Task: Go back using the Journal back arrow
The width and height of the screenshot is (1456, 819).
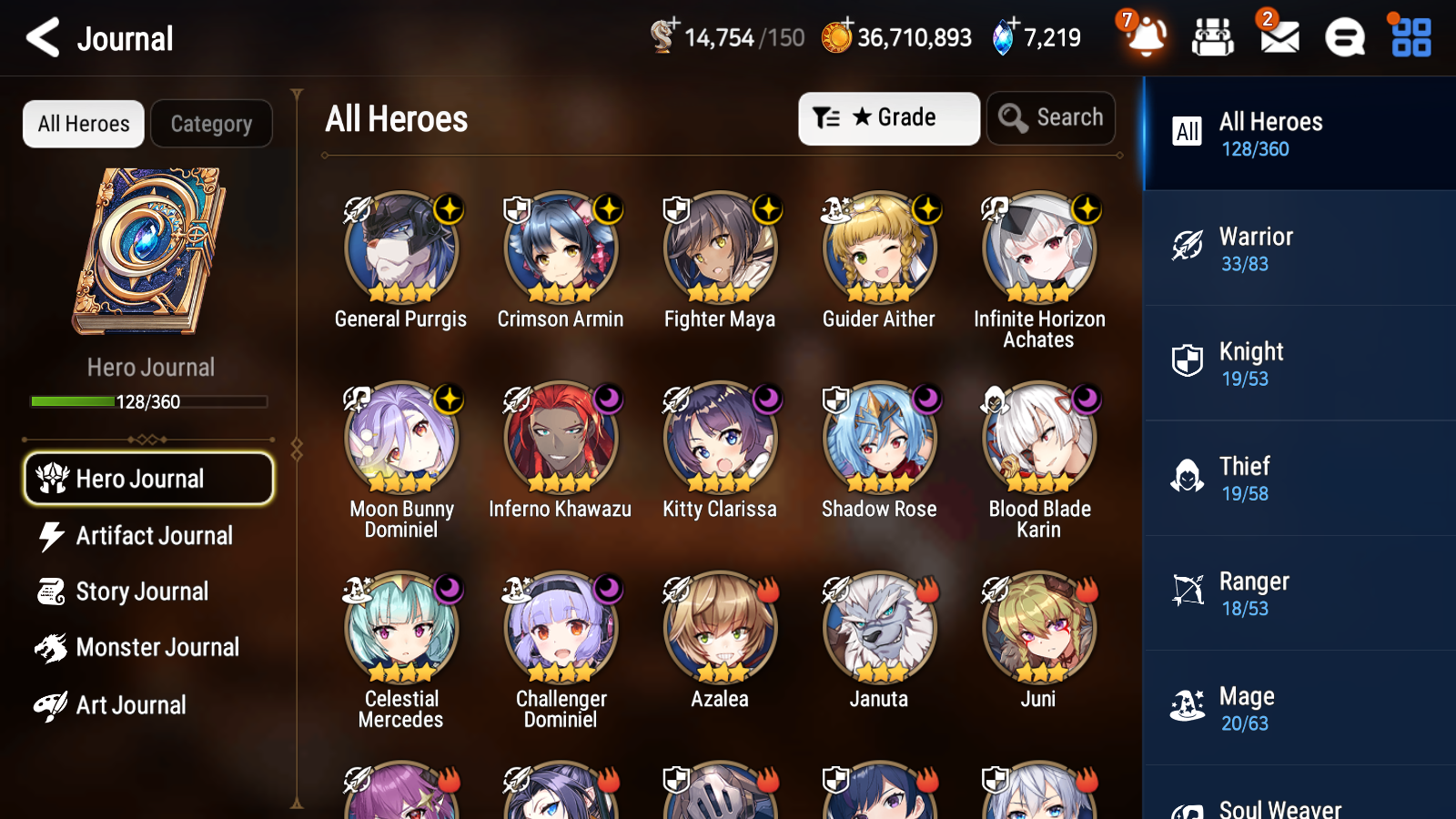Action: coord(39,37)
